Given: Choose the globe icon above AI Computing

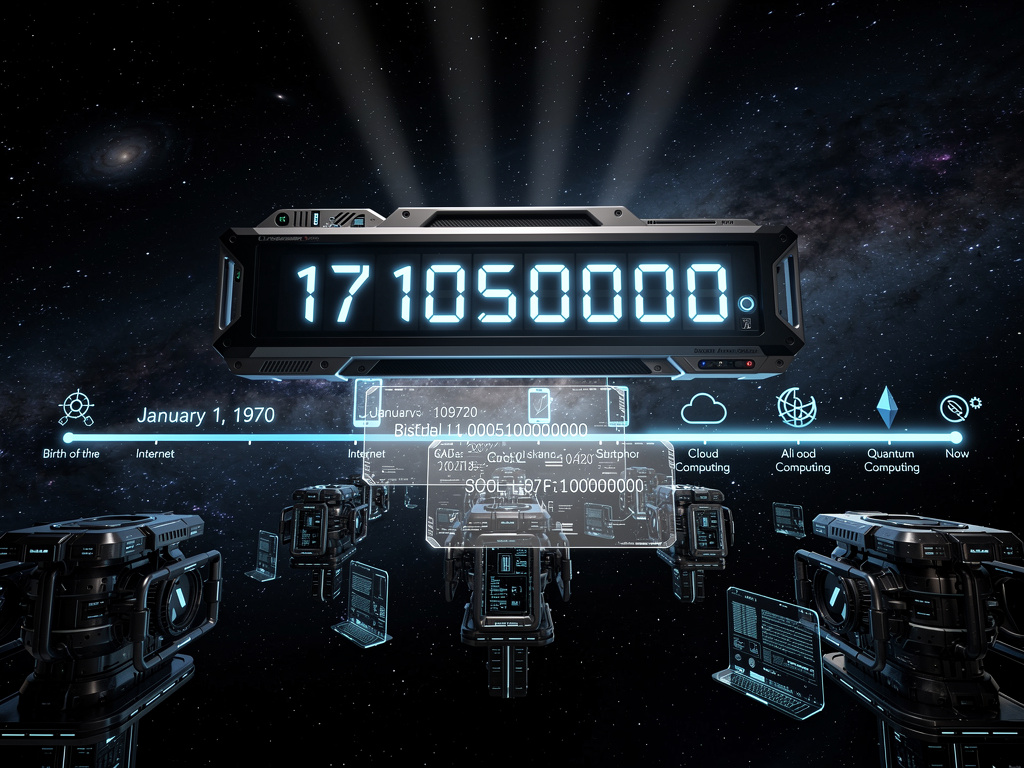Looking at the screenshot, I should pos(796,407).
